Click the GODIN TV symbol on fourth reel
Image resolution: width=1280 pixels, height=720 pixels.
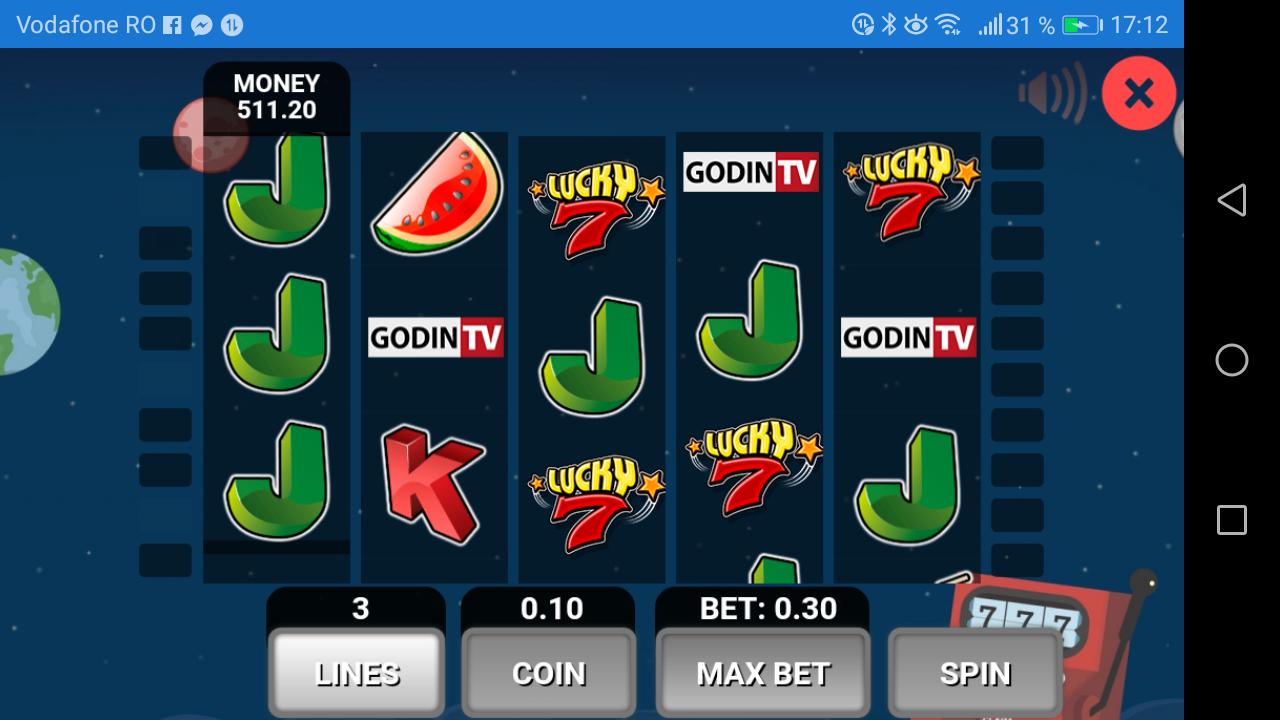(x=749, y=171)
